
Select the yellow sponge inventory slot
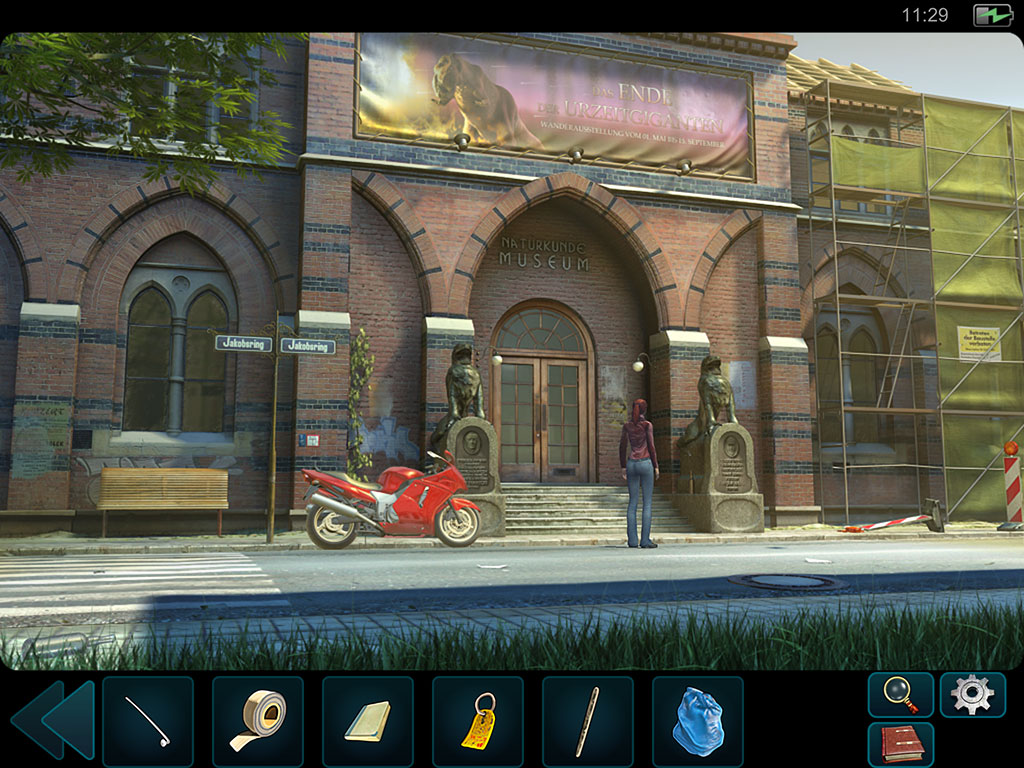[368, 721]
